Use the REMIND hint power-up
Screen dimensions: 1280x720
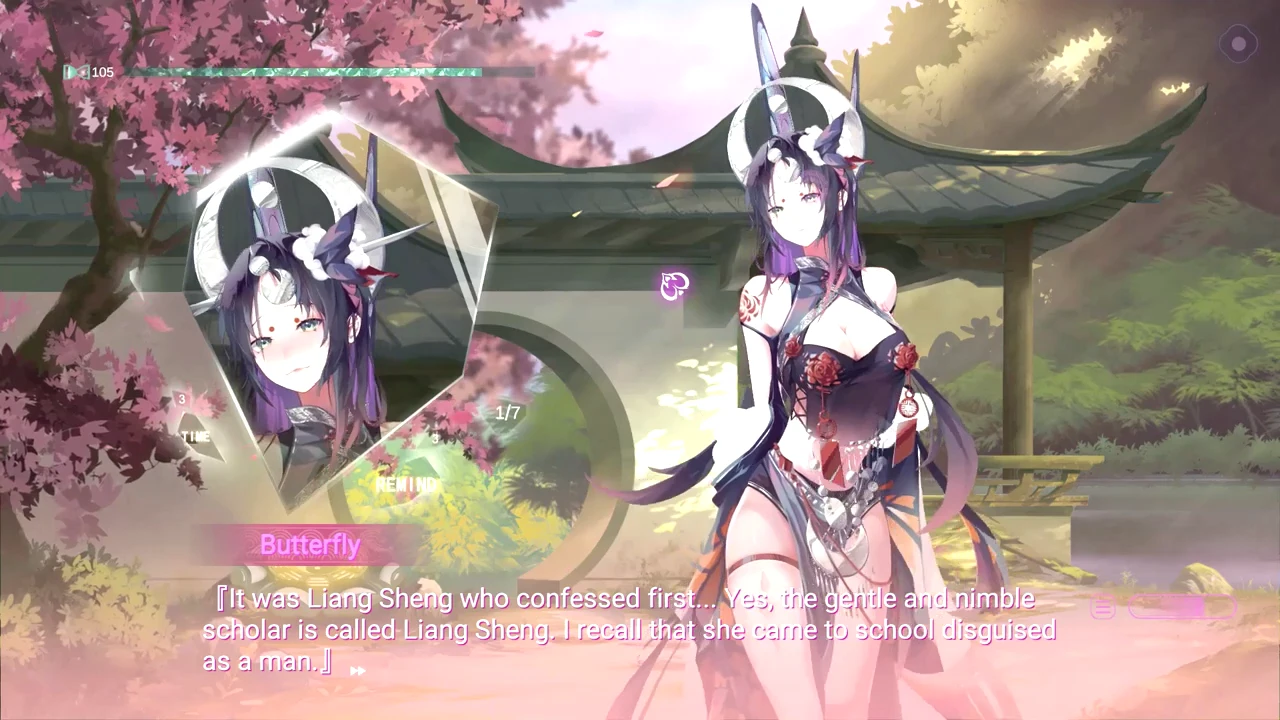tap(406, 478)
